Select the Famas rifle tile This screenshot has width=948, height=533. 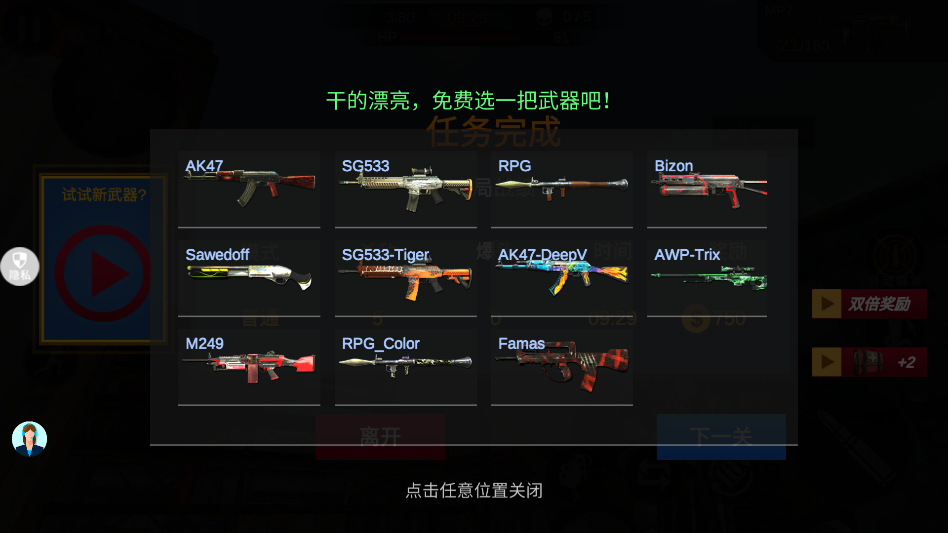click(x=561, y=367)
